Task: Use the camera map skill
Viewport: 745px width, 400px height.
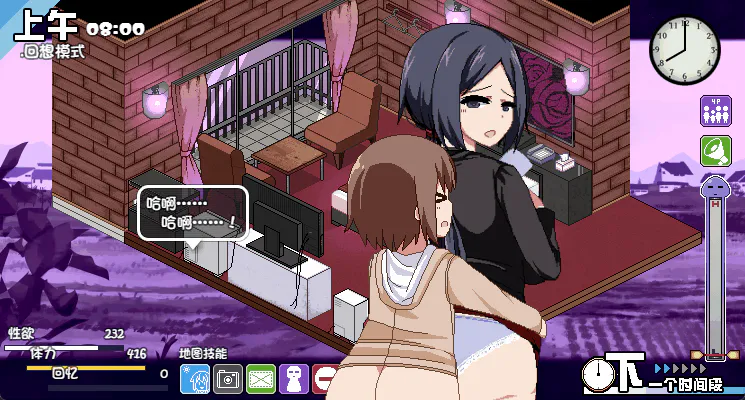Action: pos(227,379)
